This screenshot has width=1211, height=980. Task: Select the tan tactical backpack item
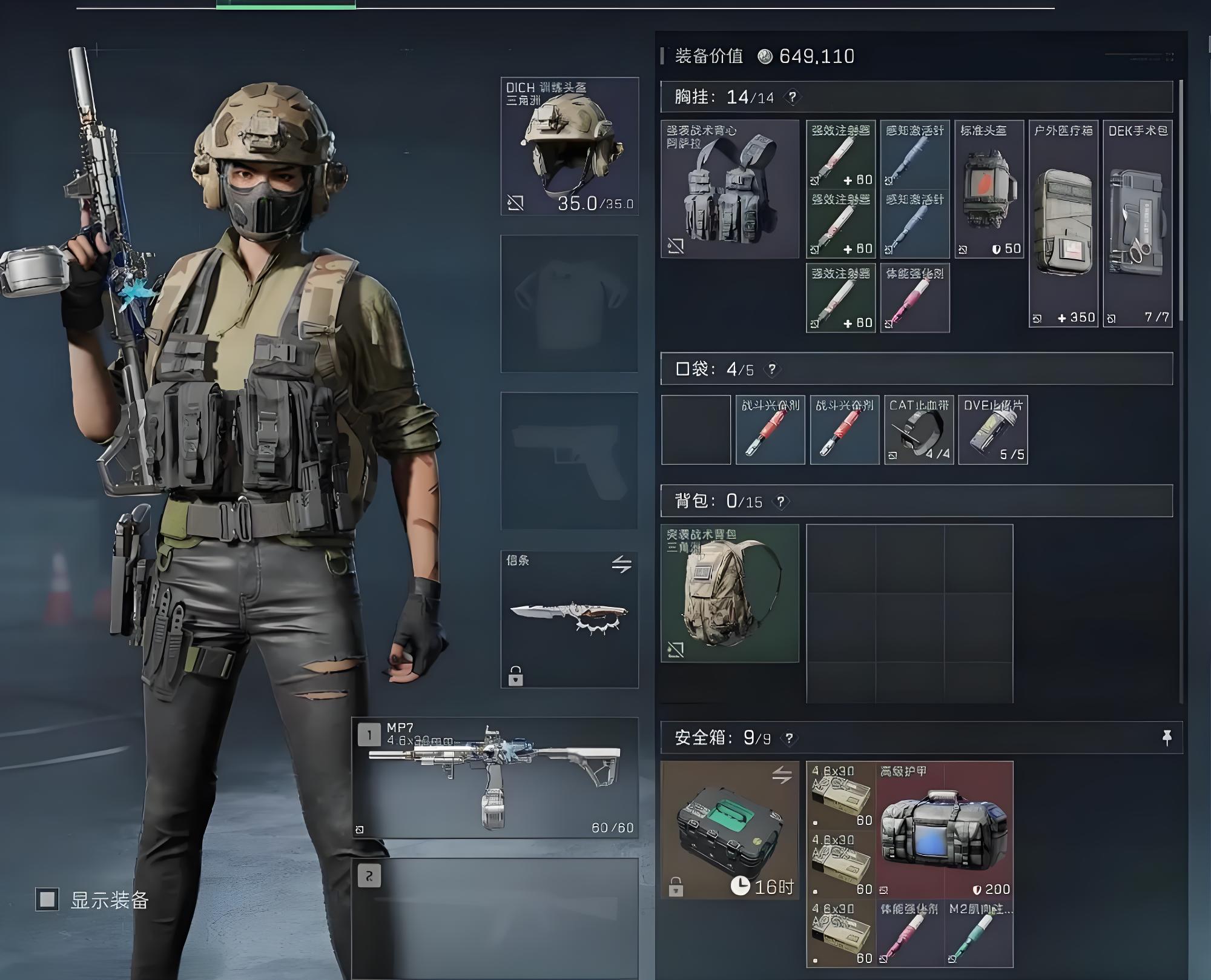(730, 593)
